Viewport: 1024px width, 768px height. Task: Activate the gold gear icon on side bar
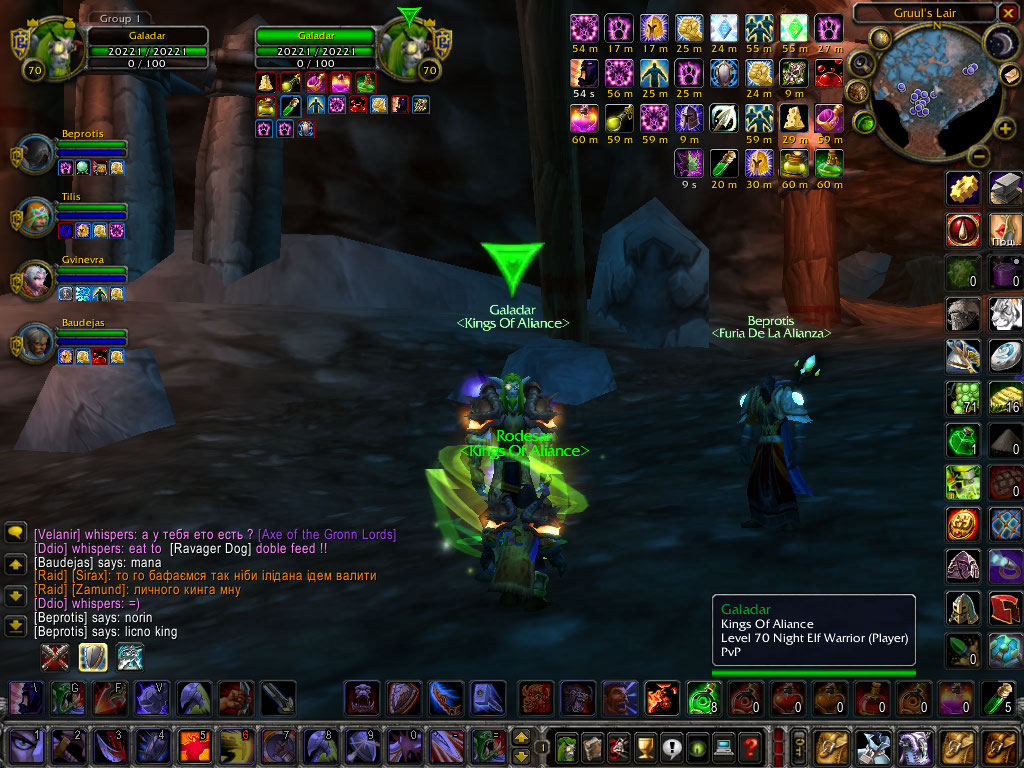coord(963,189)
